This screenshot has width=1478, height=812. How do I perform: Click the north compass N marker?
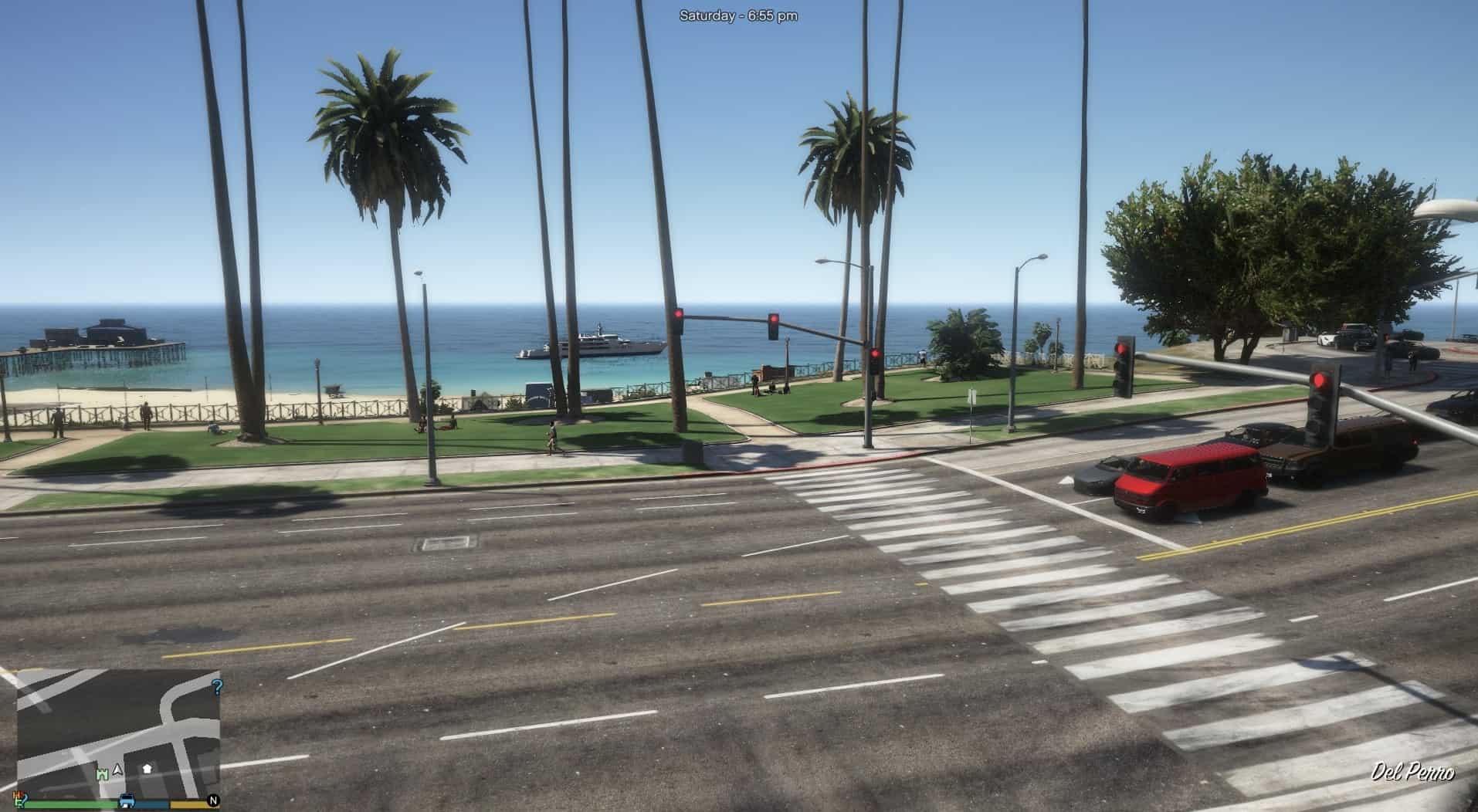click(213, 800)
